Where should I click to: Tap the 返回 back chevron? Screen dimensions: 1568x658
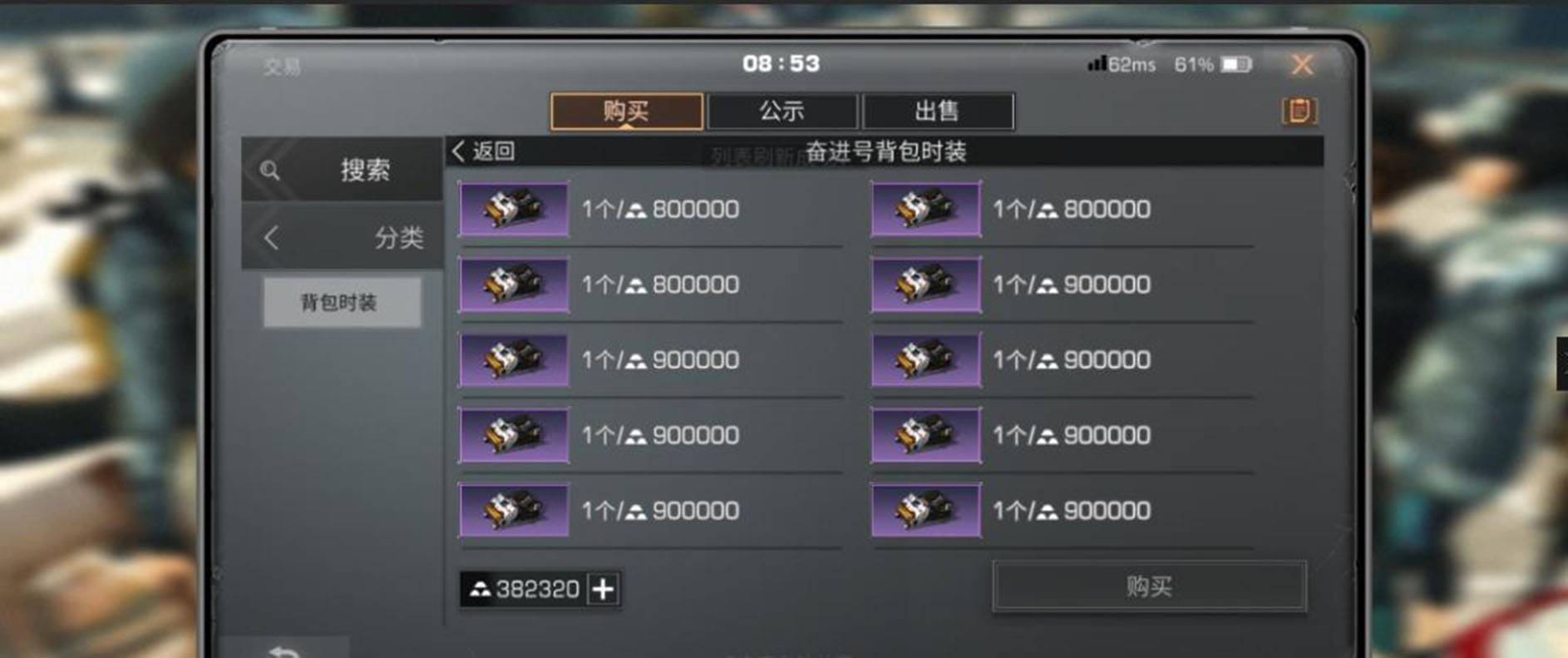(x=458, y=151)
